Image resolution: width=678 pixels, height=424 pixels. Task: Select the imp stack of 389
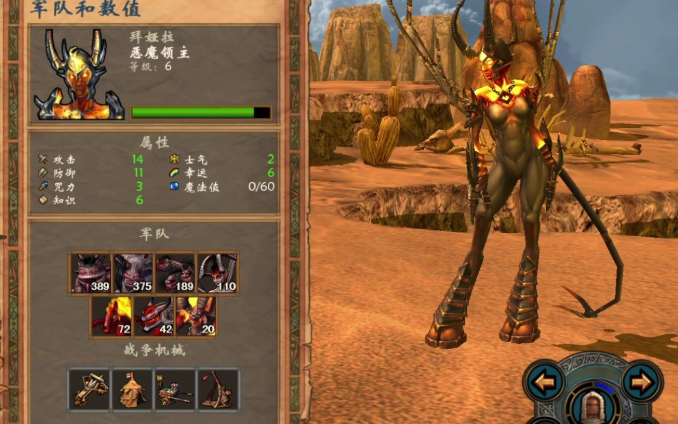pos(91,272)
